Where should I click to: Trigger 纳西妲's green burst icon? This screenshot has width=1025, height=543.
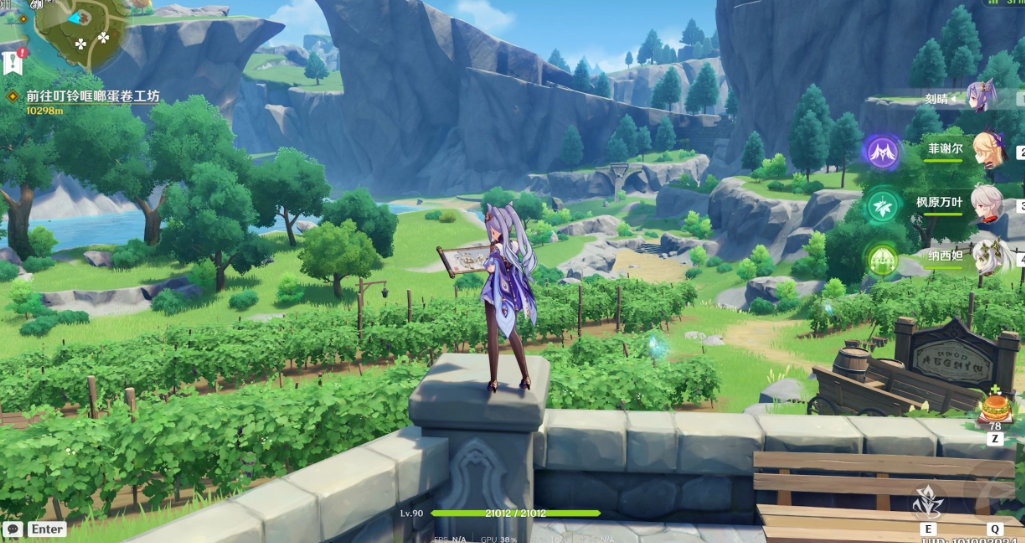click(882, 256)
